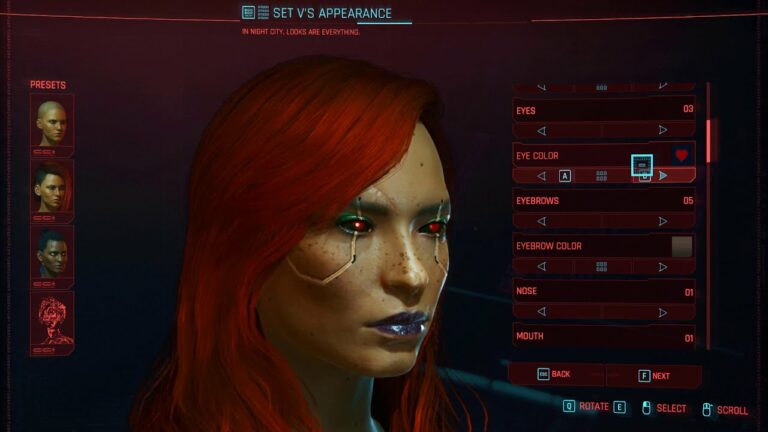The image size is (768, 432).
Task: Choose the previous Nose style
Action: (542, 312)
